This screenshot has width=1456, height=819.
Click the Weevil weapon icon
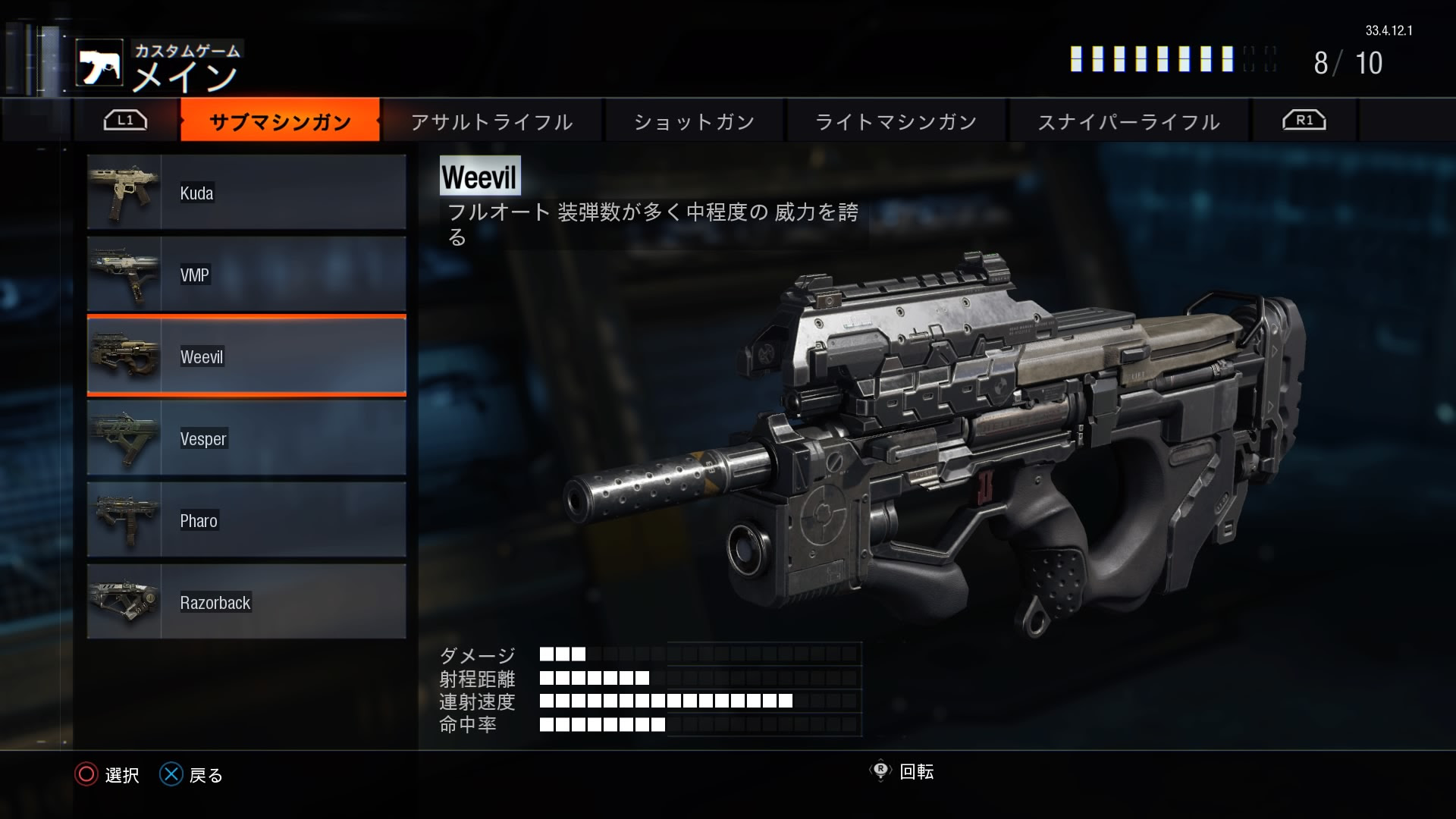[x=125, y=356]
